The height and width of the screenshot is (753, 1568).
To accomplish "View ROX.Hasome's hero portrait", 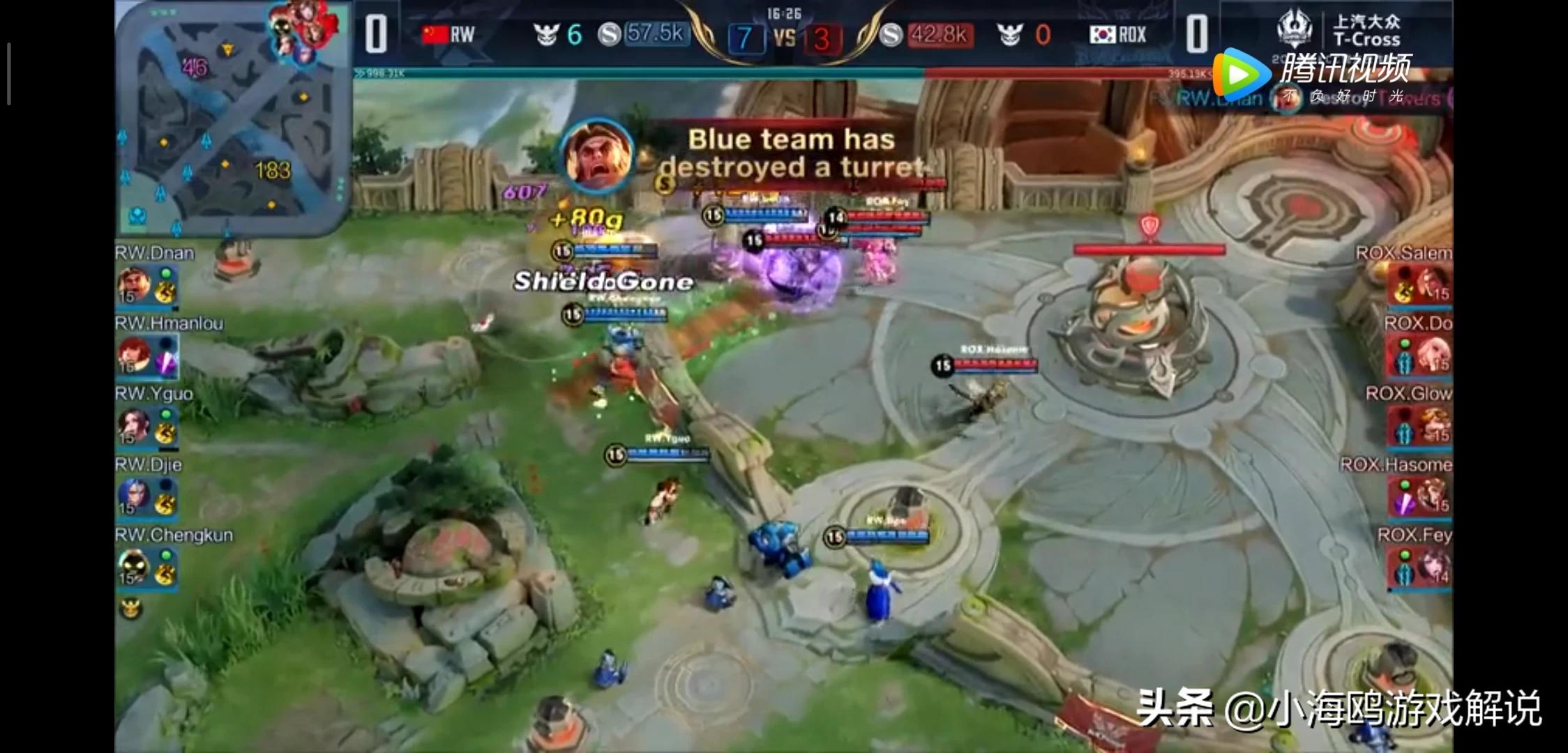I will [x=1431, y=496].
